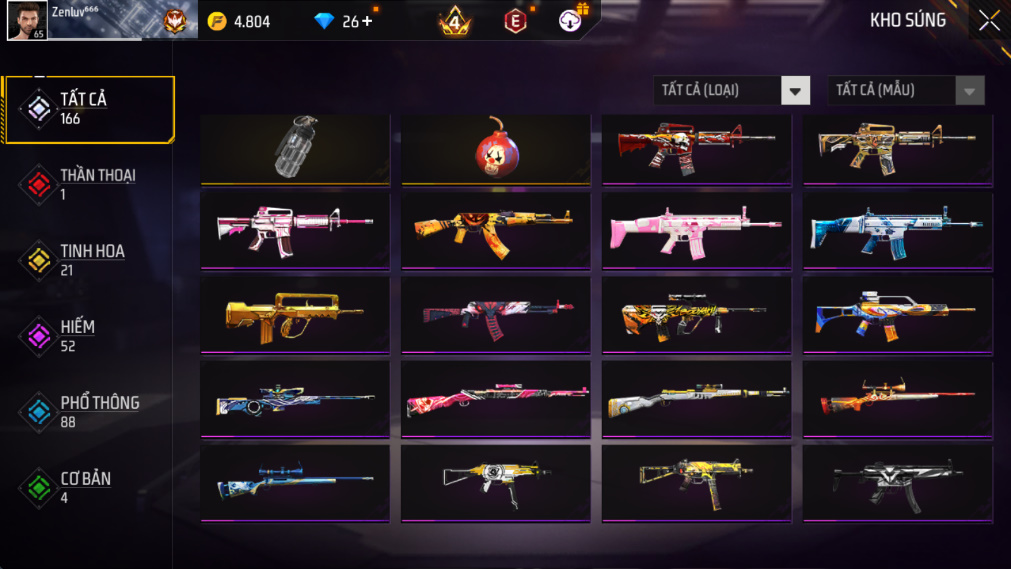
Task: Close the Kho Súng weapon screen
Action: (x=988, y=20)
